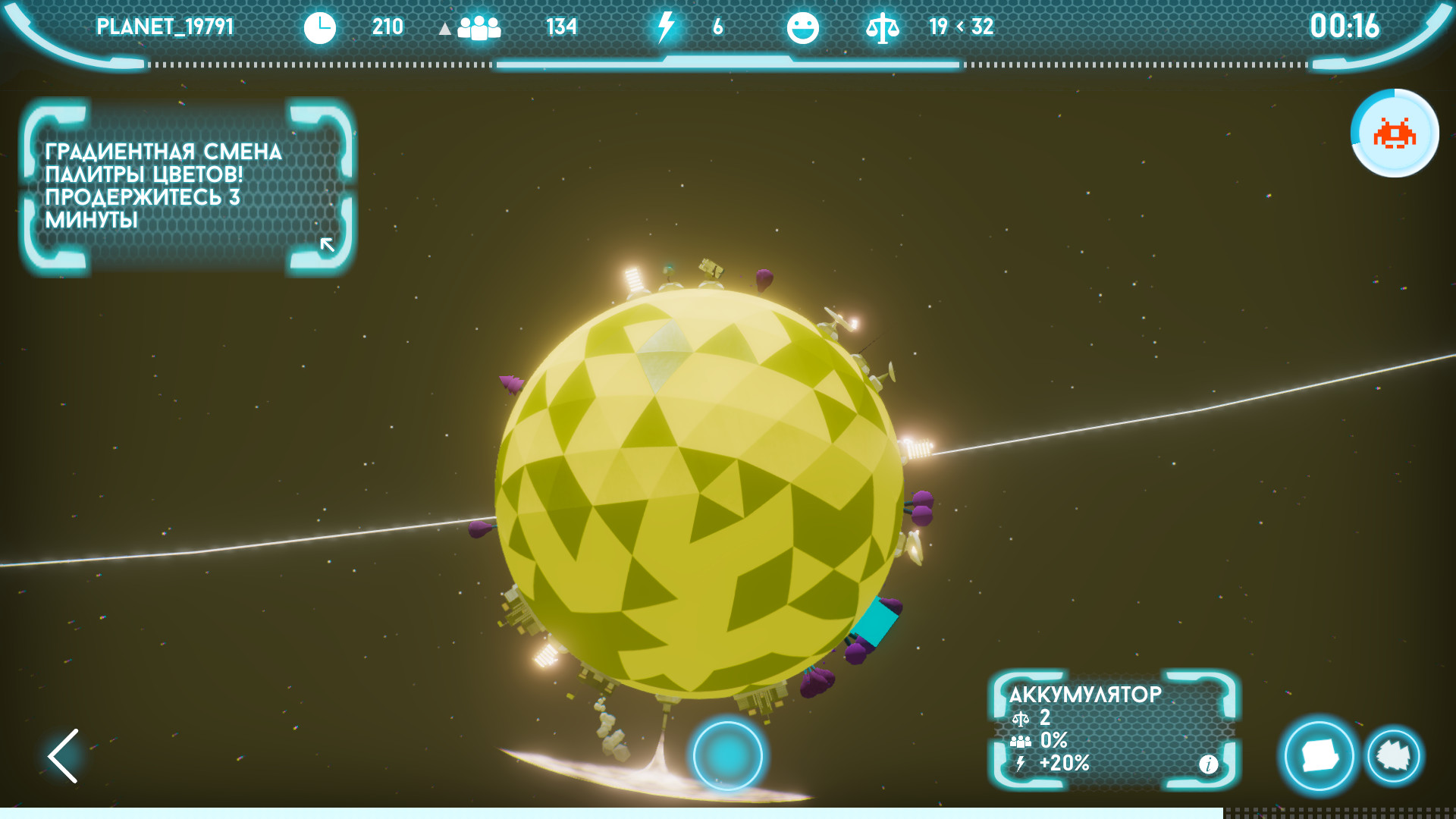The height and width of the screenshot is (819, 1456).
Task: Click the lightning energy icon in the top bar
Action: tap(666, 27)
